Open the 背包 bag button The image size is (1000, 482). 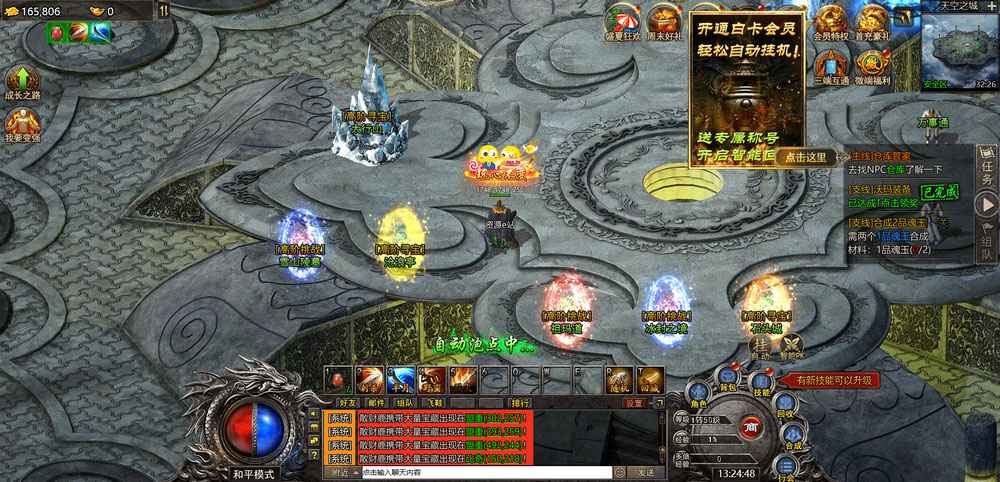[x=728, y=379]
